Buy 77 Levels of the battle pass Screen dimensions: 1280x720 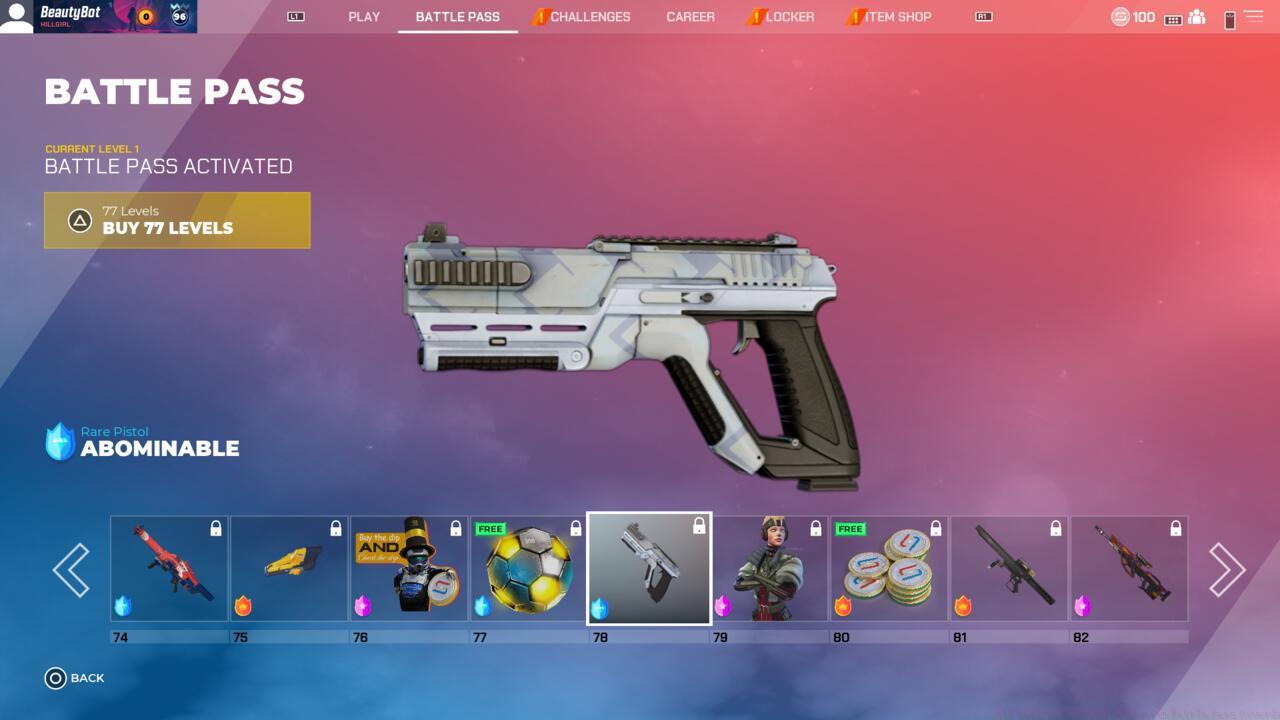point(177,220)
